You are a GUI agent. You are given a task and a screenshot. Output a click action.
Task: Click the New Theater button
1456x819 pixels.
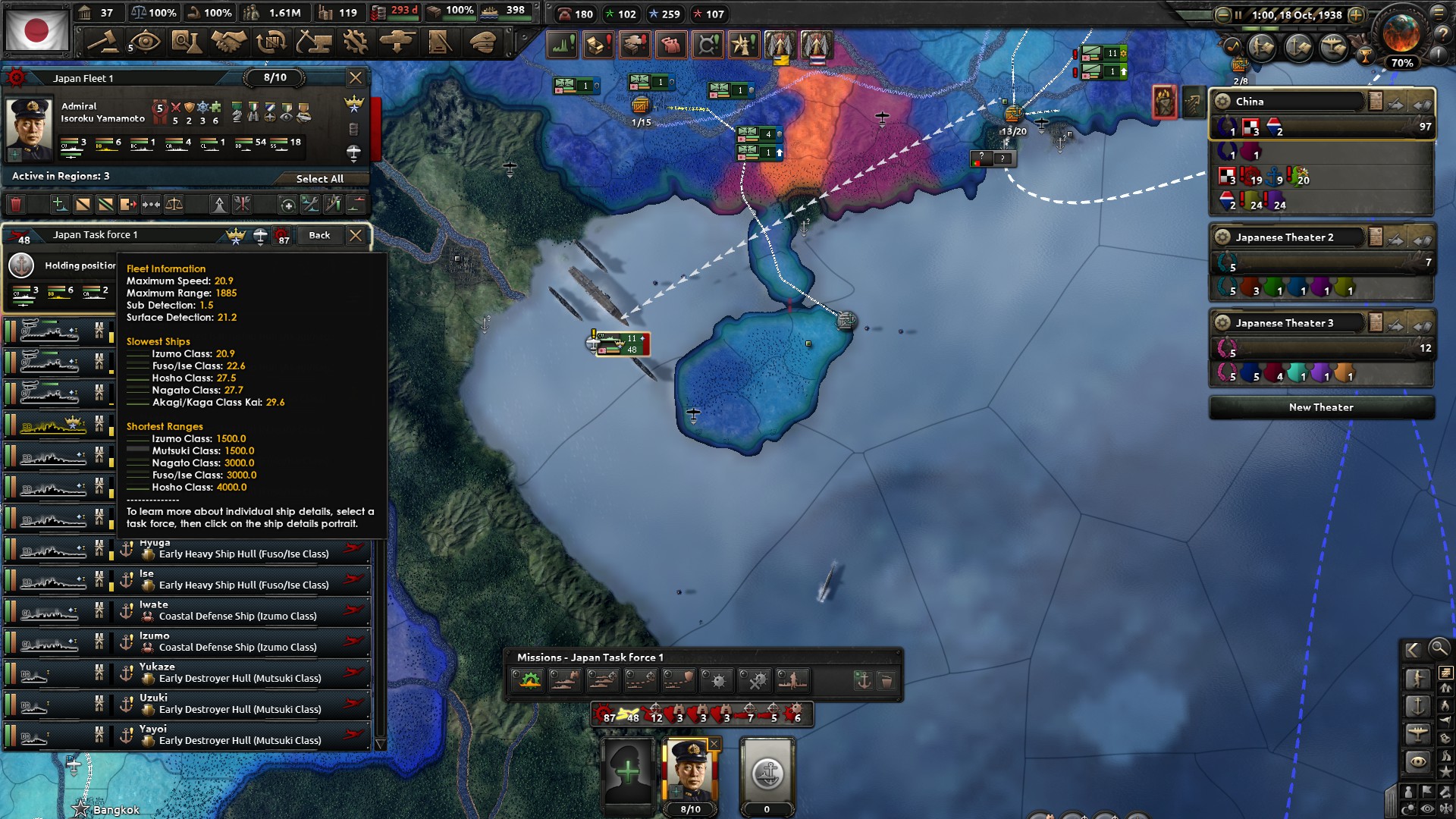[x=1321, y=407]
